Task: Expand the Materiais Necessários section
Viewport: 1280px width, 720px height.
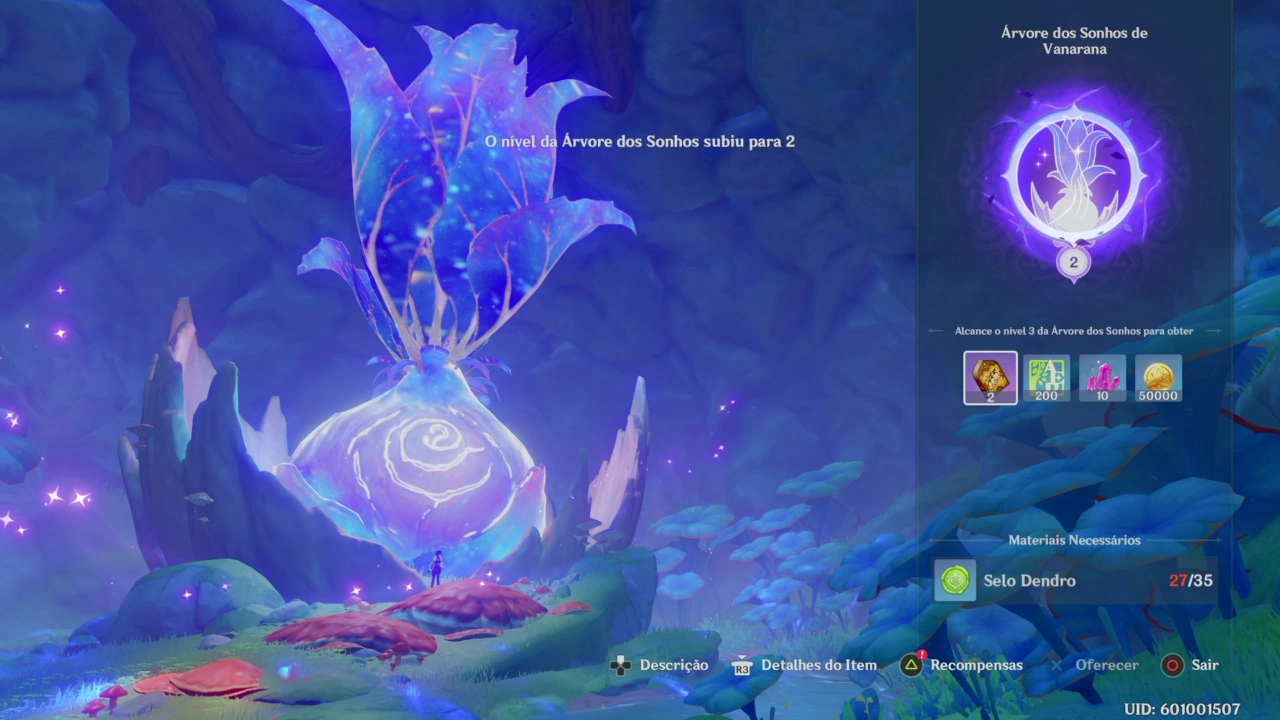Action: [1074, 540]
